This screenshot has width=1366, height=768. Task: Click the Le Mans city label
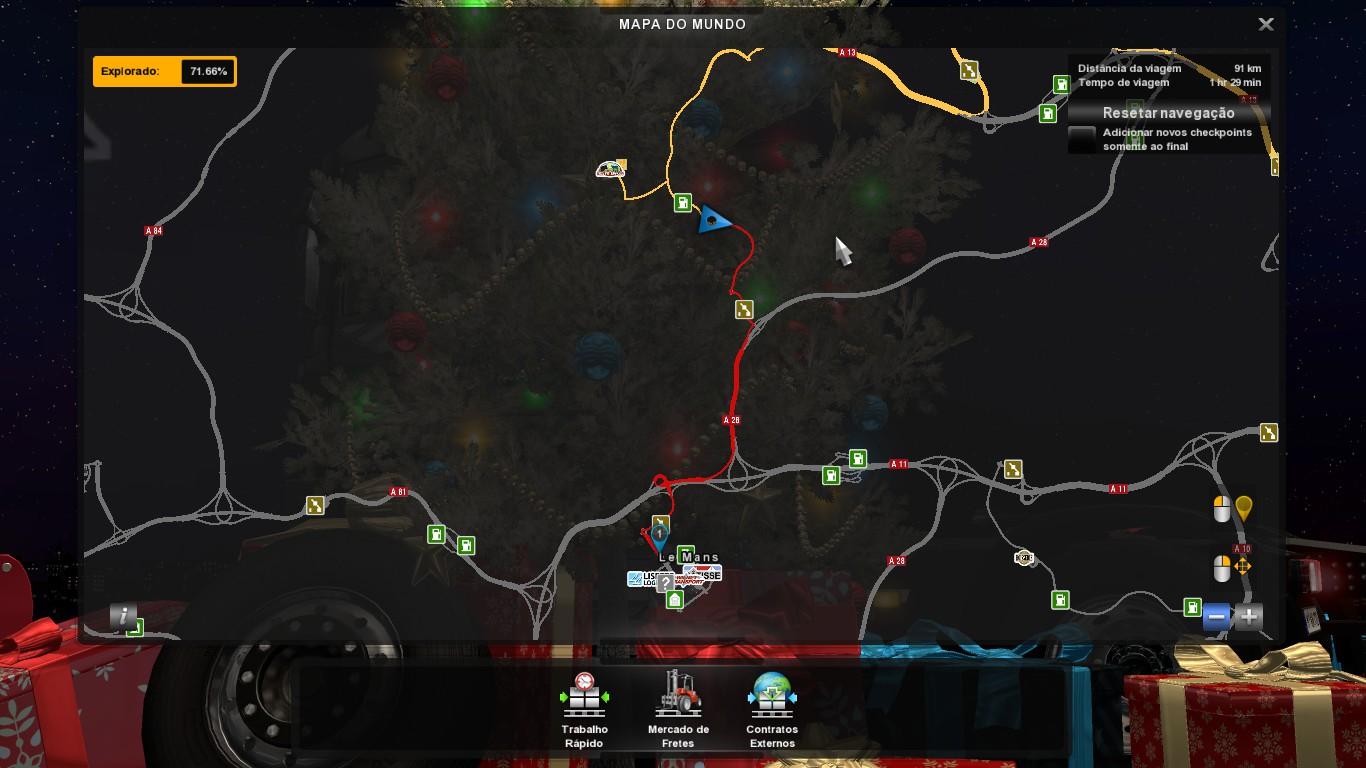[689, 558]
